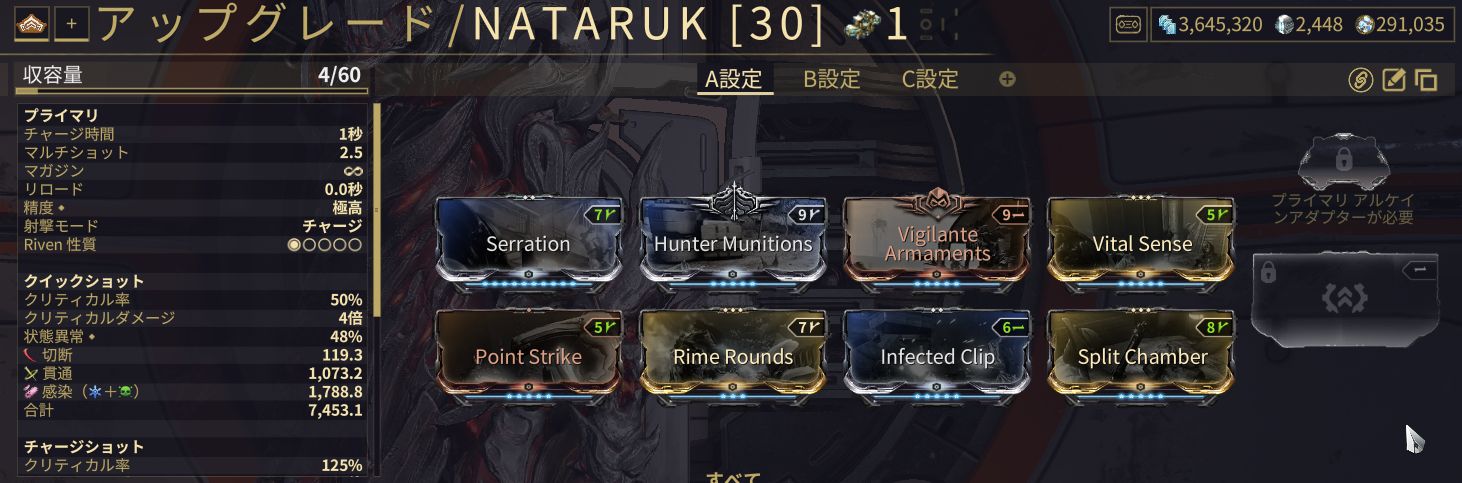Select the Point Strike mod card

tap(528, 356)
